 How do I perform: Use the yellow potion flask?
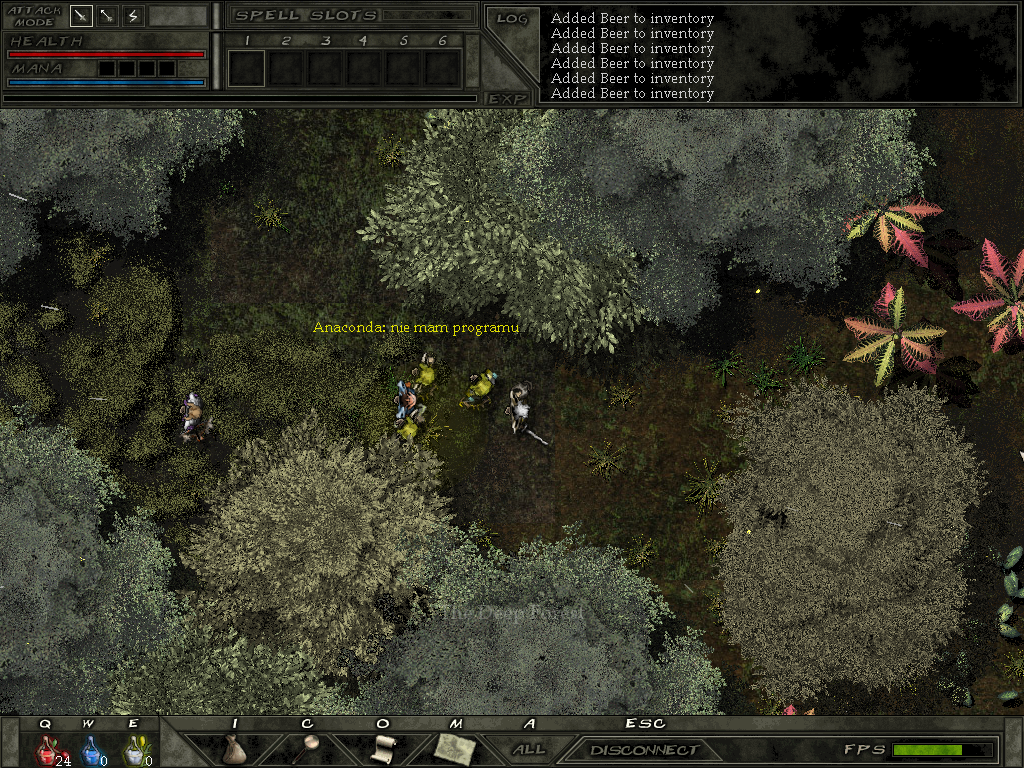pyautogui.click(x=133, y=749)
